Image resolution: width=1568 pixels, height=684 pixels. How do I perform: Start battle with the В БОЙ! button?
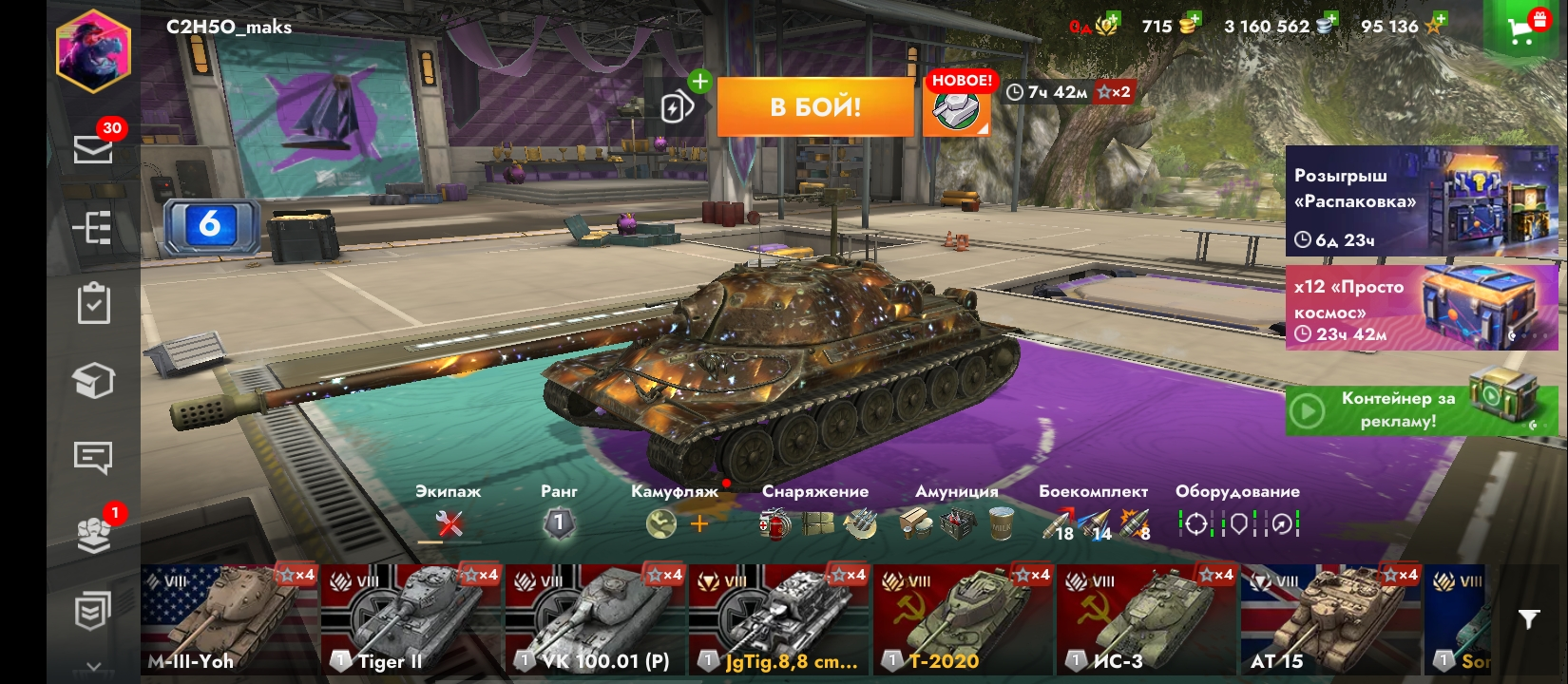click(x=815, y=106)
